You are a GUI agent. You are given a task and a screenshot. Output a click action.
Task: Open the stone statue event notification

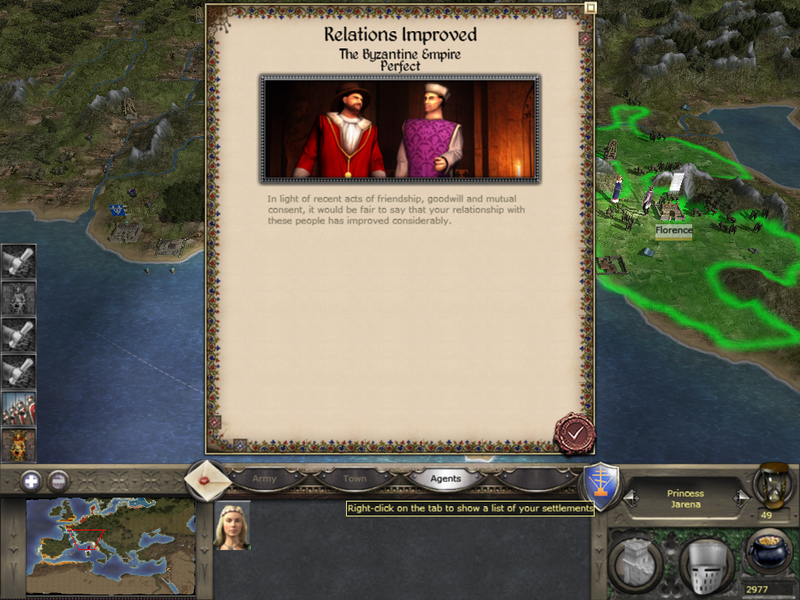[x=19, y=298]
